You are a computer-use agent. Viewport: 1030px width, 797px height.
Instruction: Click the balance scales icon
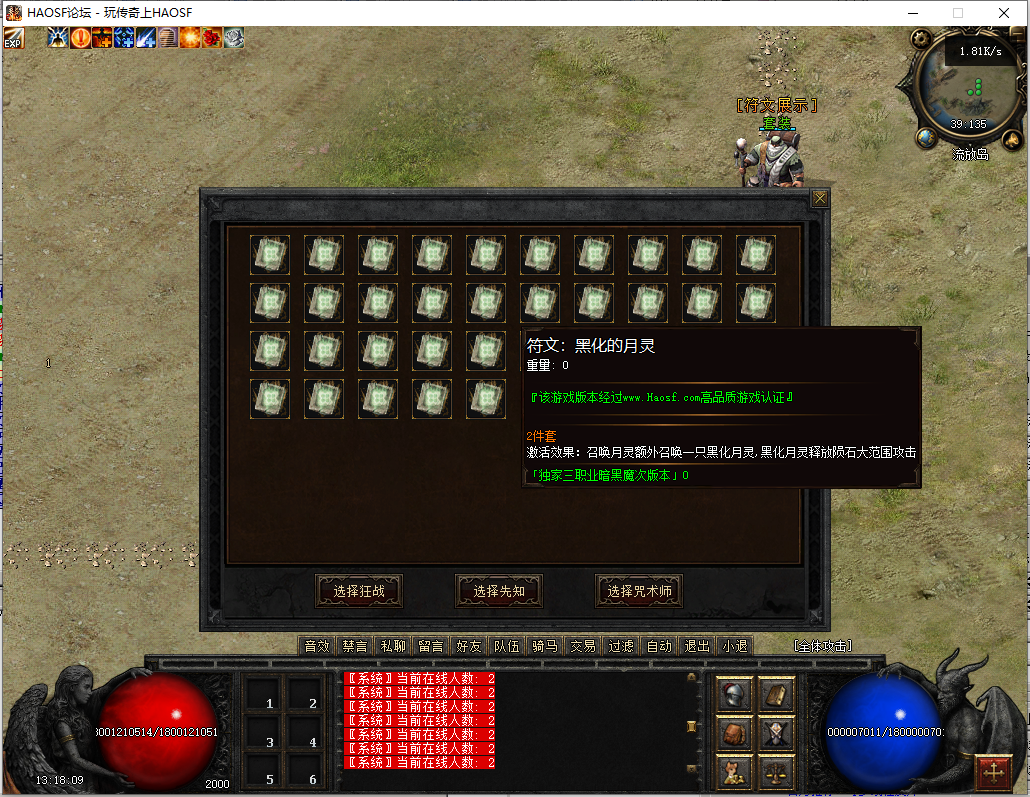pyautogui.click(x=776, y=771)
